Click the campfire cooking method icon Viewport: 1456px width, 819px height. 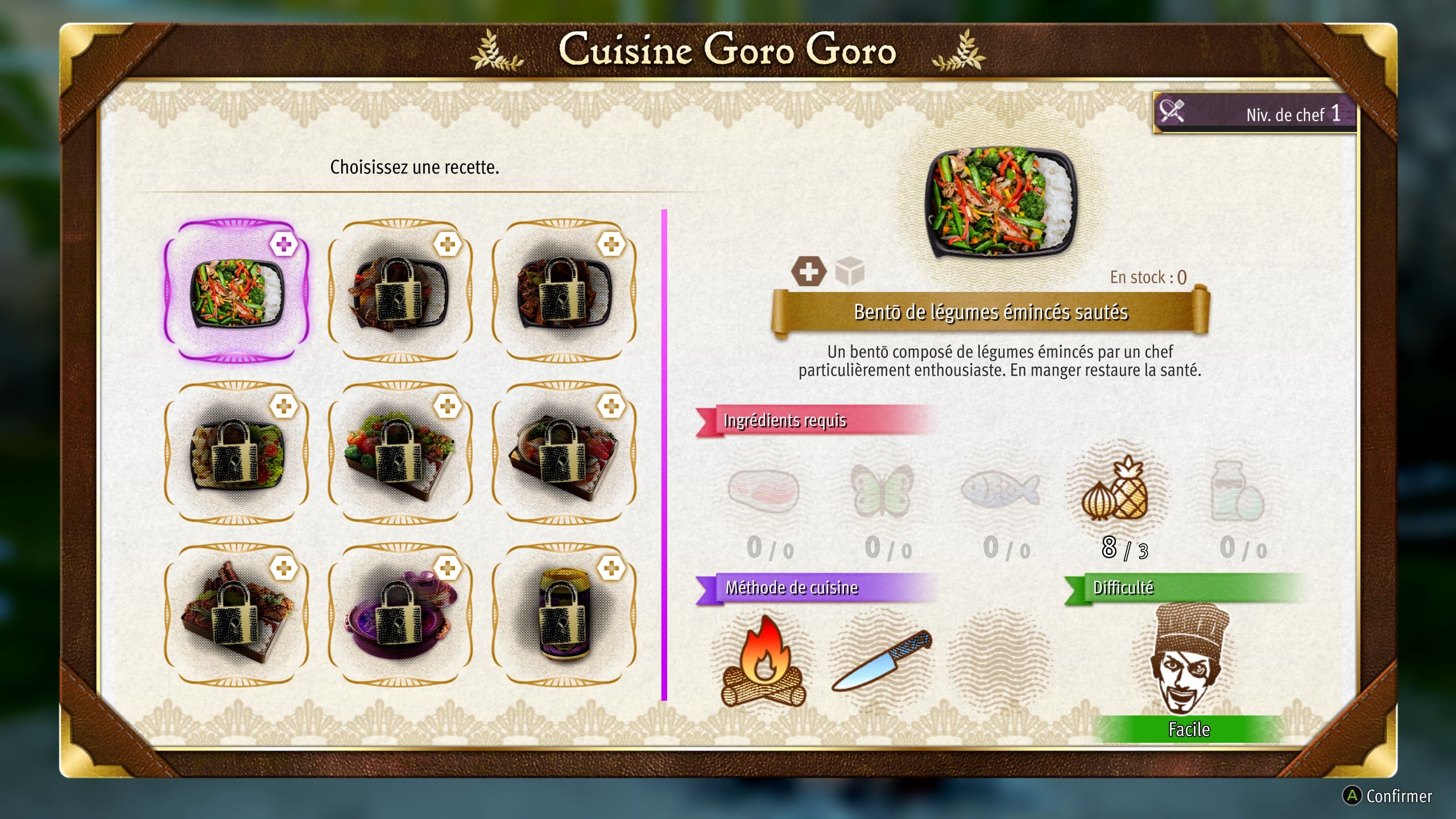[x=763, y=663]
